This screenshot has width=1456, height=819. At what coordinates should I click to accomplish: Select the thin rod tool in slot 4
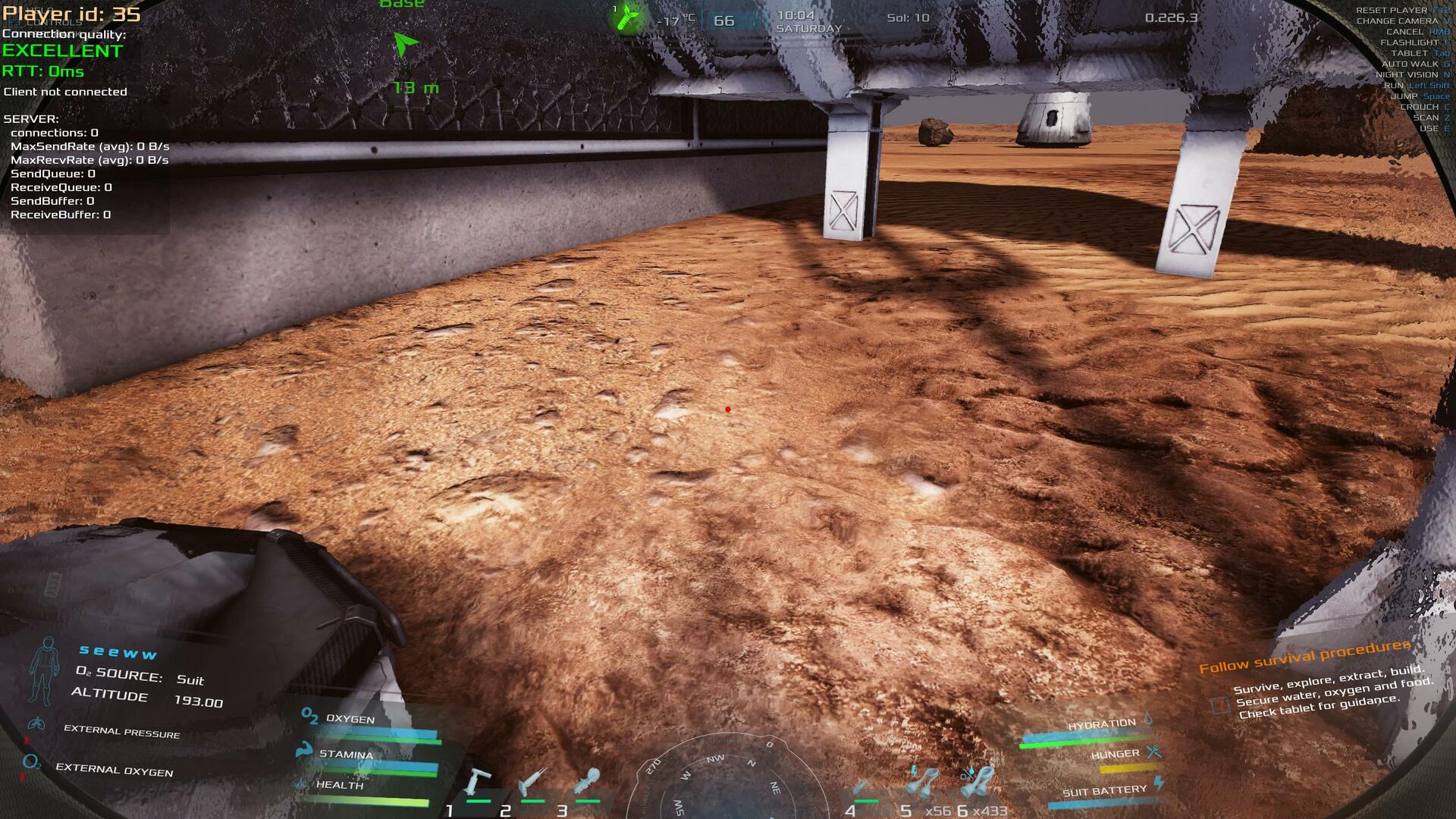click(866, 786)
